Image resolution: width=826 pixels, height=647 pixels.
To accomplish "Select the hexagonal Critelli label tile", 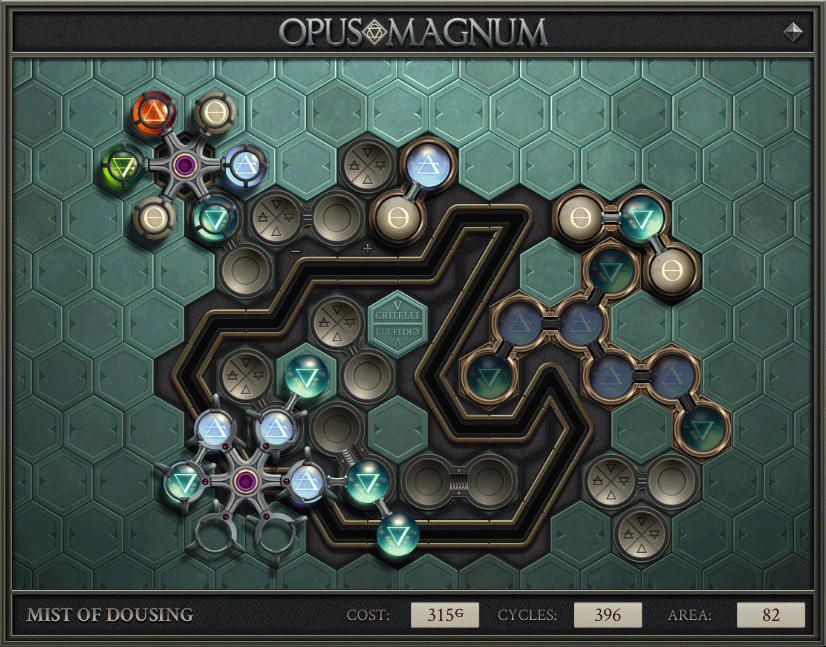I will (397, 323).
